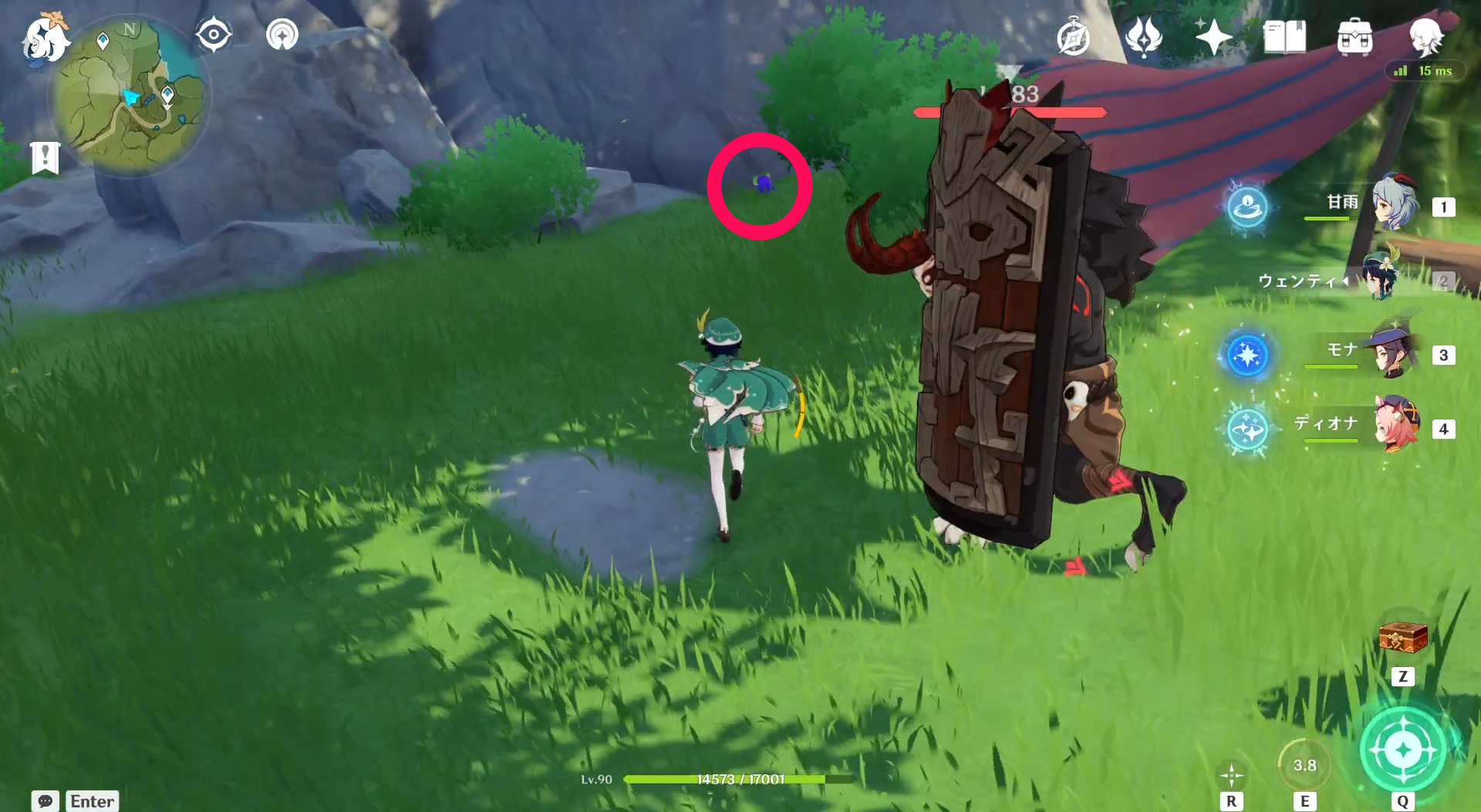Open the character profile portrait in top-right corner
The width and height of the screenshot is (1481, 812).
pos(1429,38)
